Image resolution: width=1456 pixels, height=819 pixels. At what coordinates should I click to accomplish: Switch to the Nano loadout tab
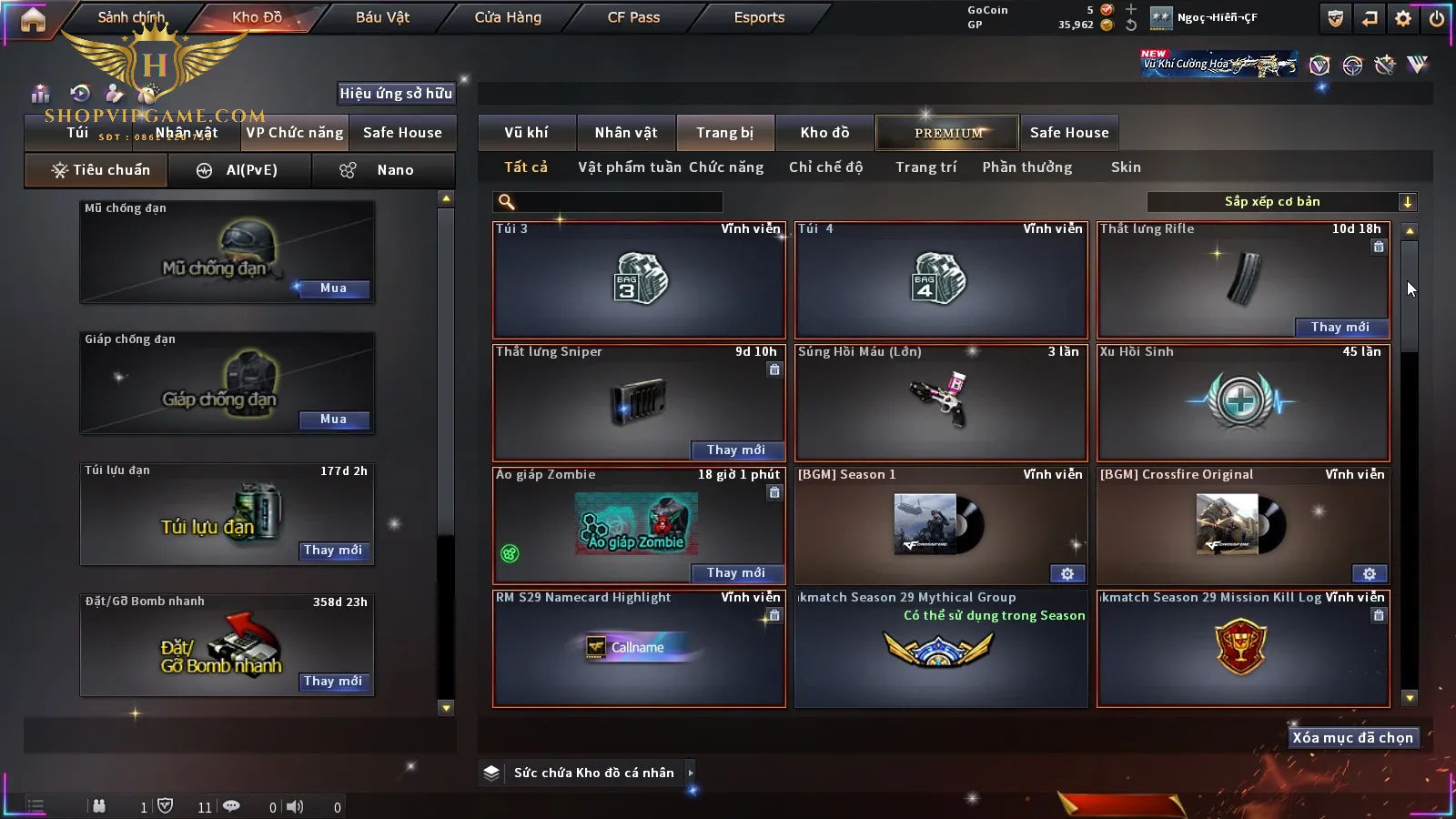(x=382, y=170)
